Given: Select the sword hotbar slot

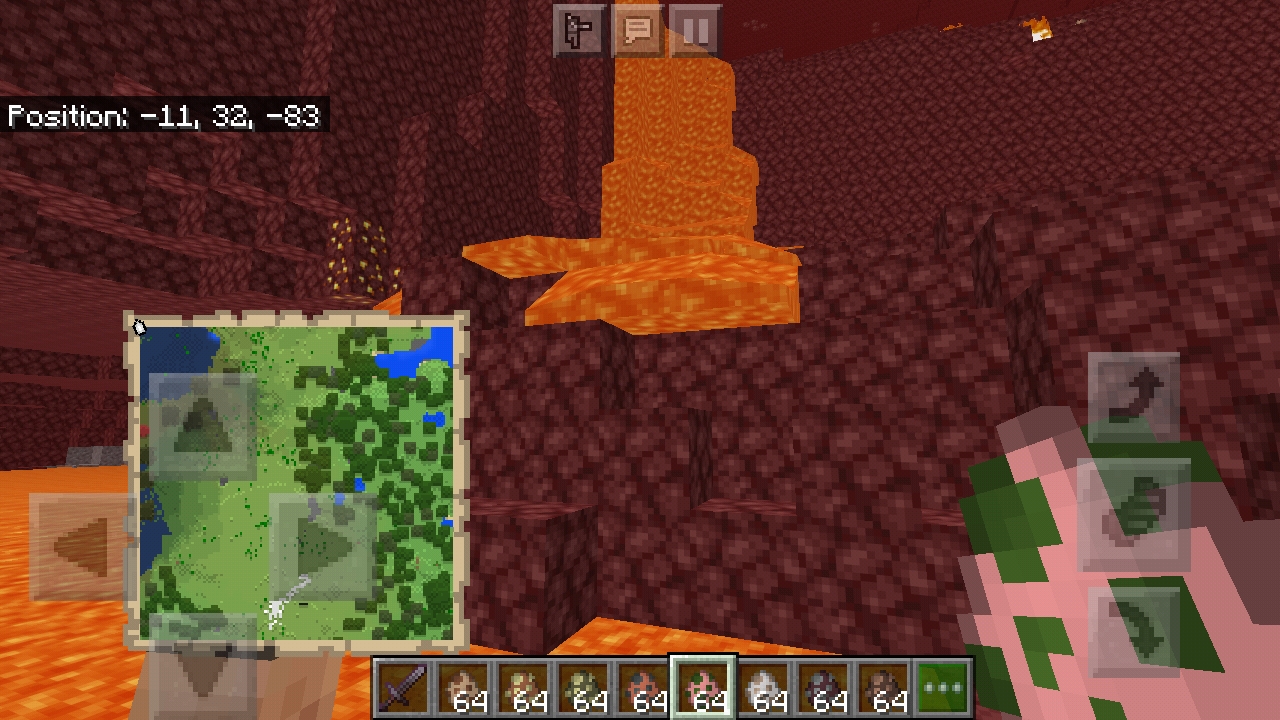Looking at the screenshot, I should 403,688.
